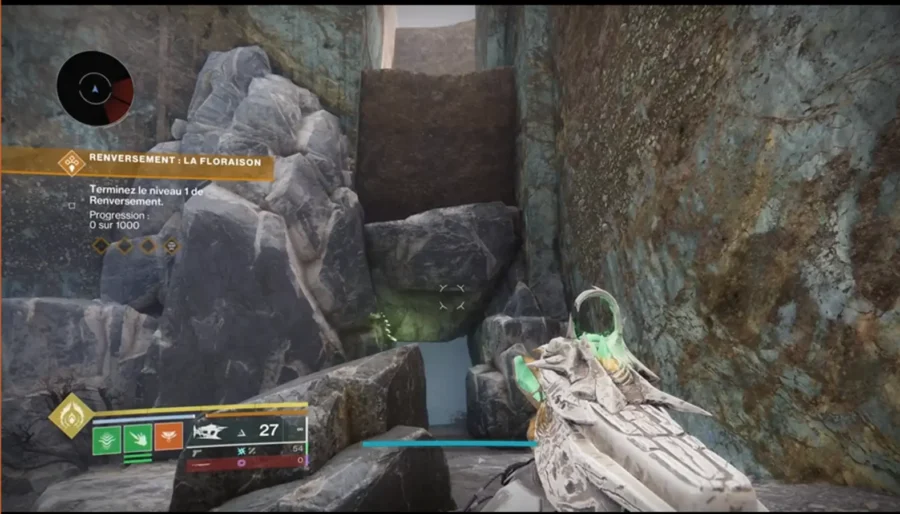900x514 pixels.
Task: Click the circular radar minimap
Action: [94, 89]
